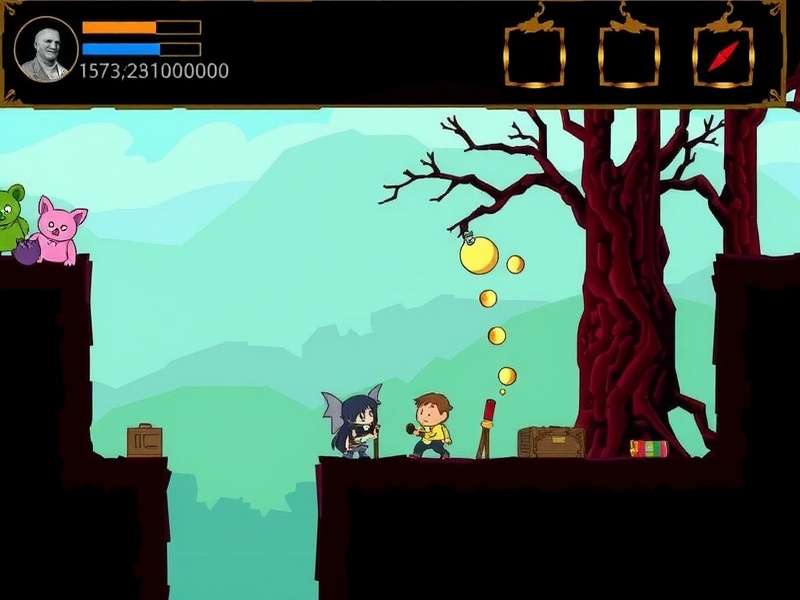Select the red crystal item slot
Image resolution: width=800 pixels, height=600 pixels.
point(723,56)
